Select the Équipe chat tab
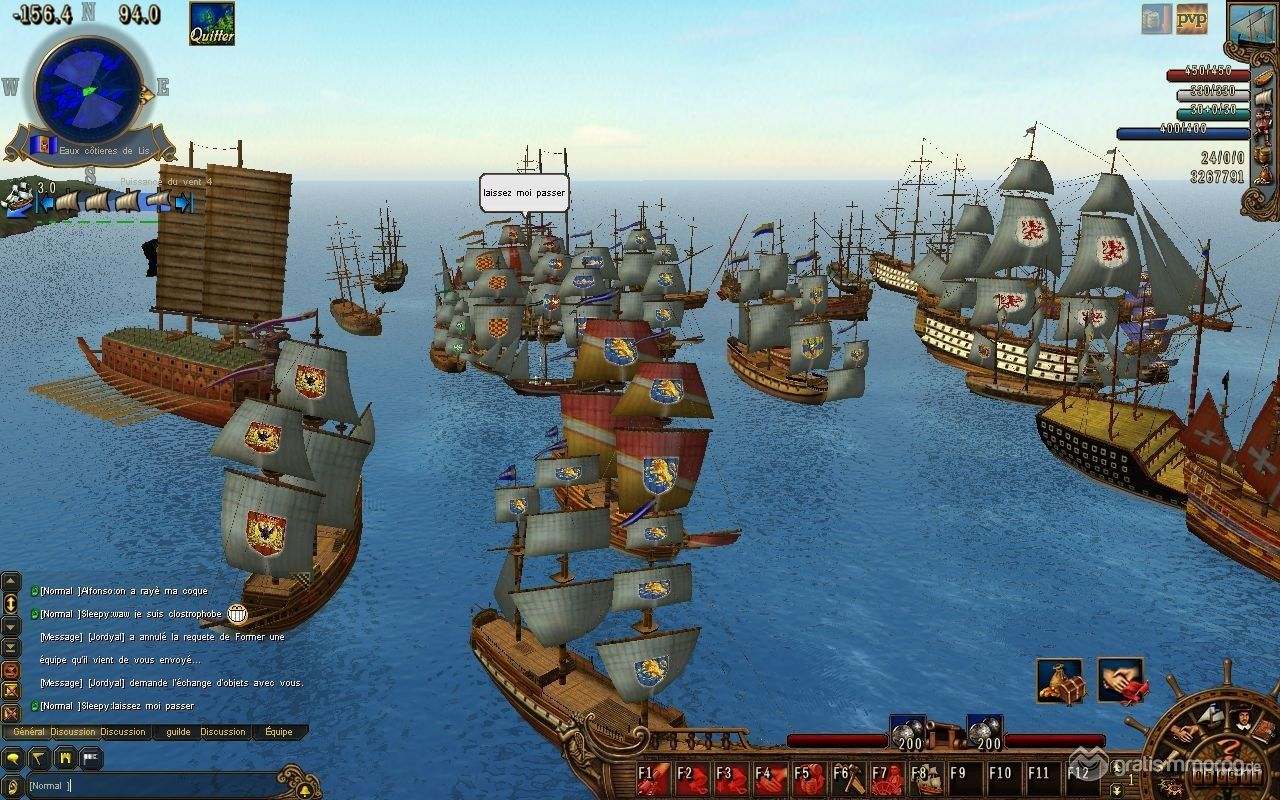 point(279,732)
